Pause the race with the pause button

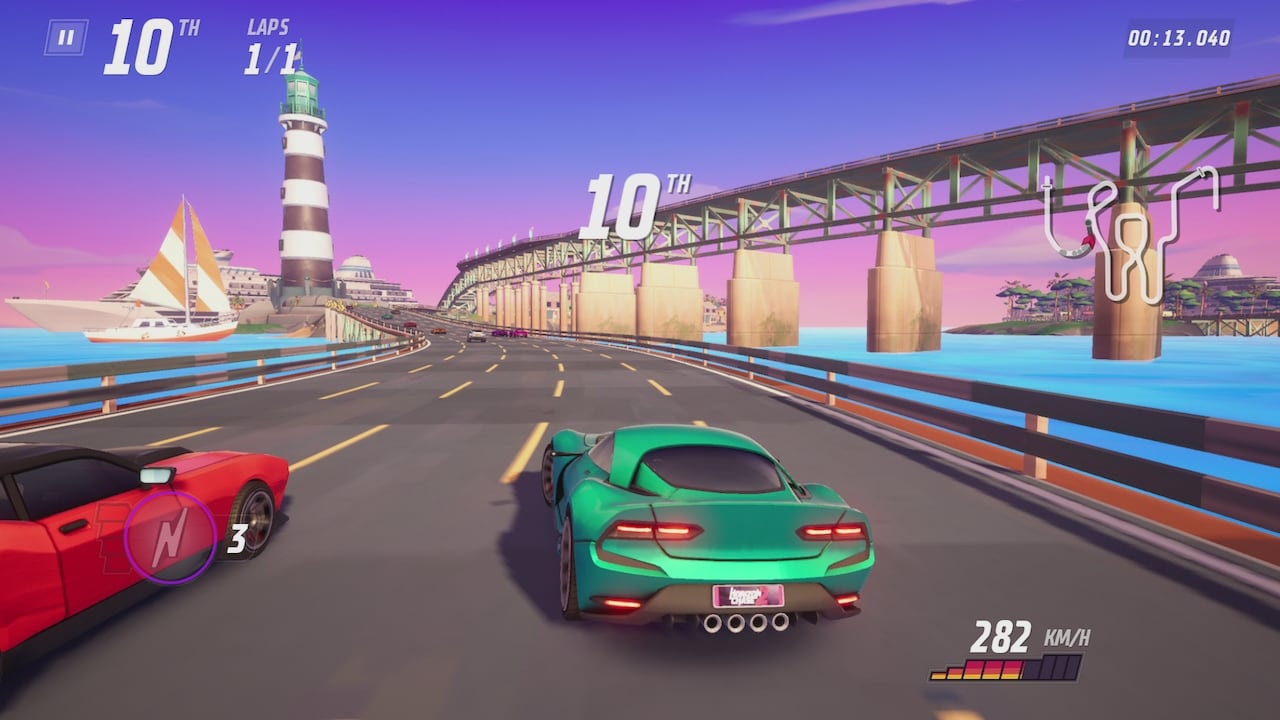click(x=66, y=38)
